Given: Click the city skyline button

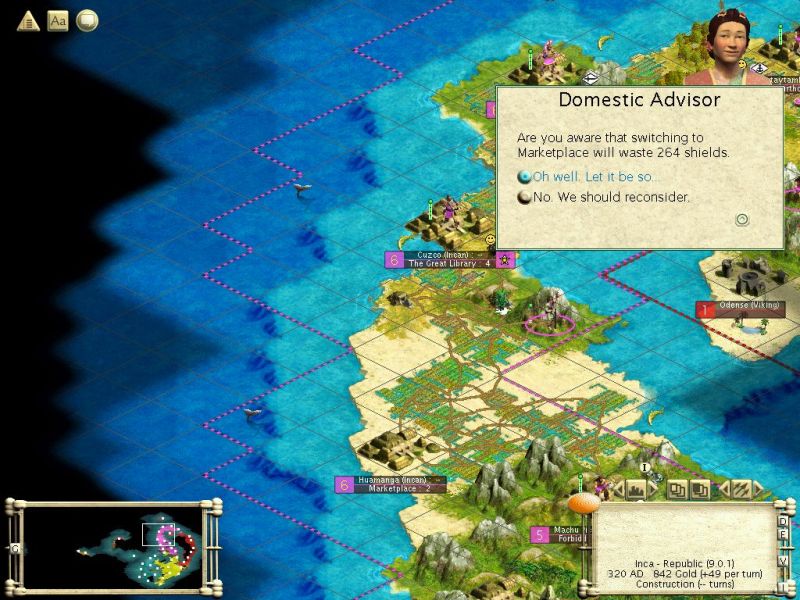Looking at the screenshot, I should [635, 489].
